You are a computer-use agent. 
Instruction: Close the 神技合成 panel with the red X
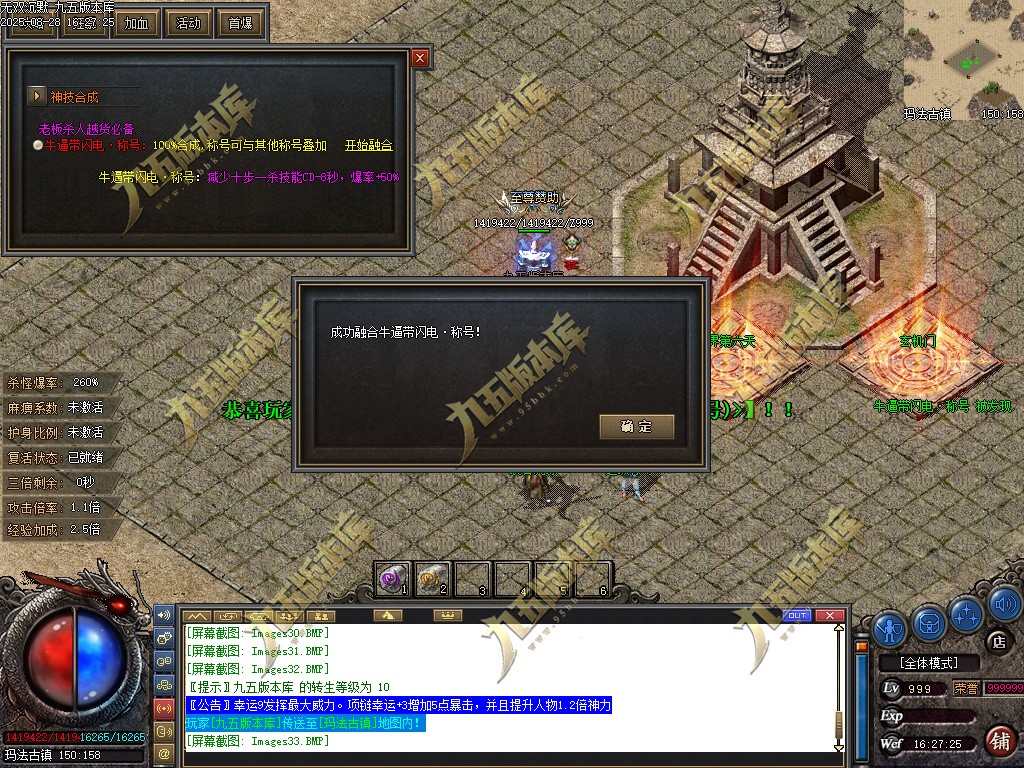click(420, 58)
